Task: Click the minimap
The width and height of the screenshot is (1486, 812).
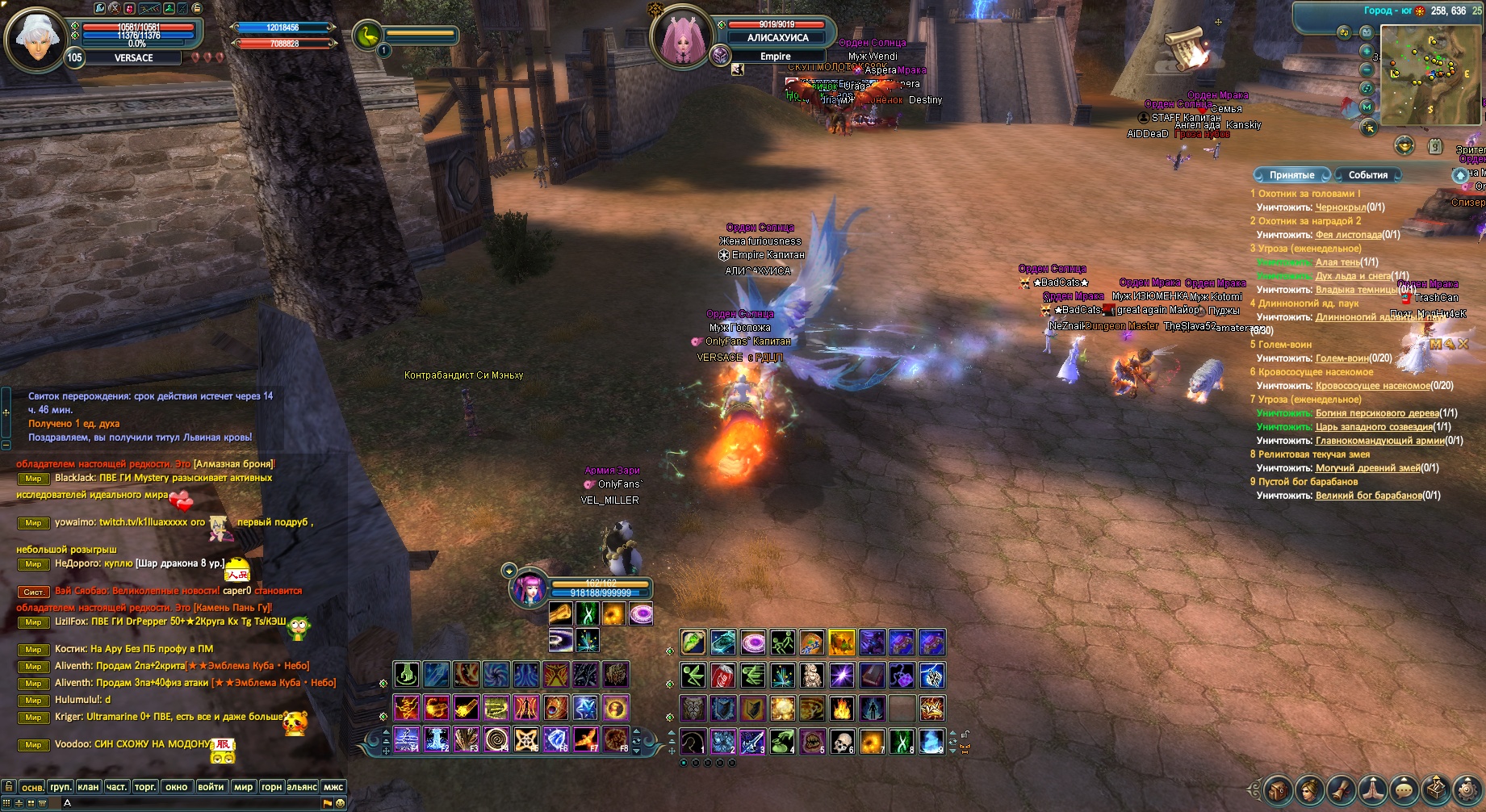Action: point(1430,74)
